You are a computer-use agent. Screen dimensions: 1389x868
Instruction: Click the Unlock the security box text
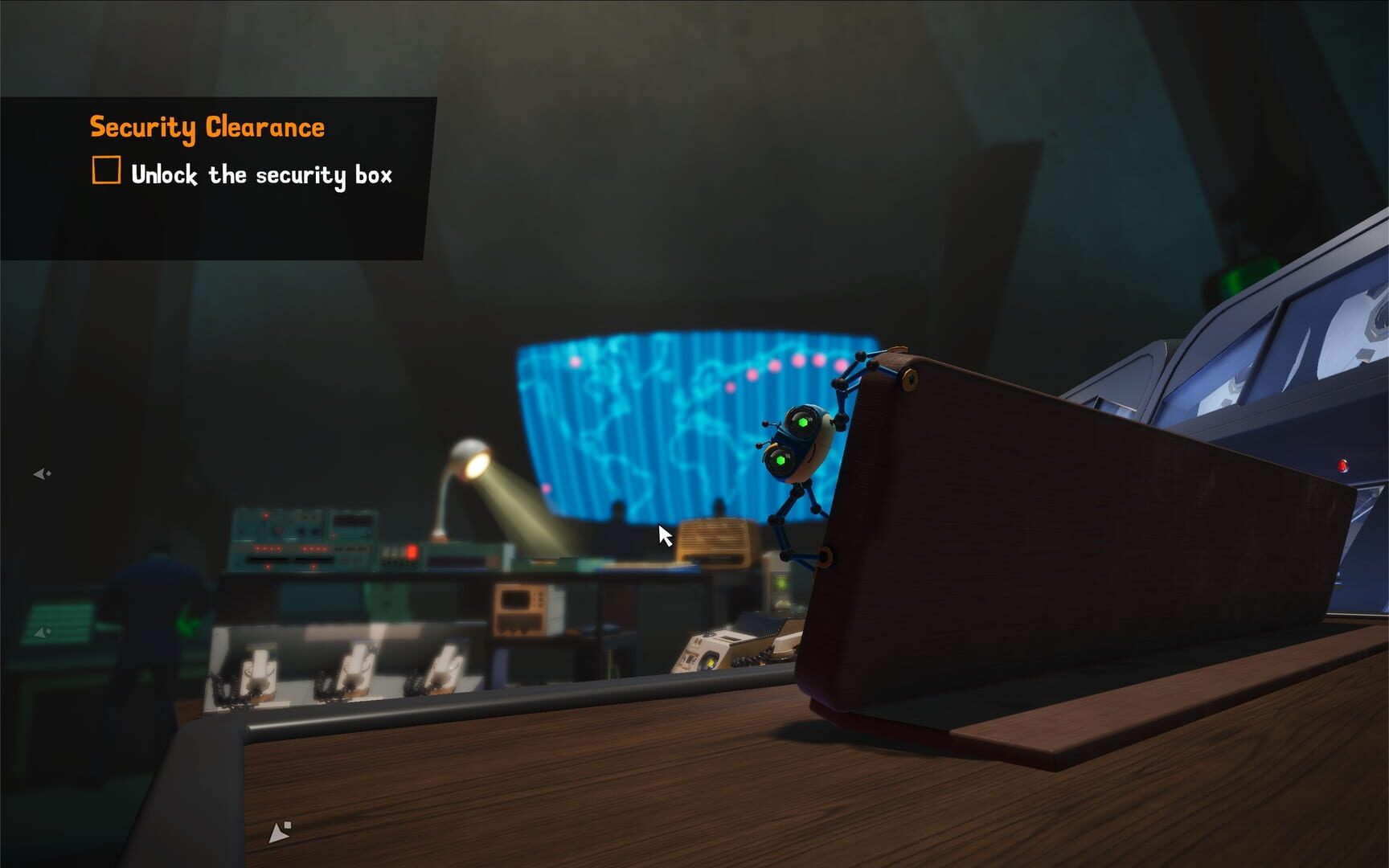tap(264, 173)
